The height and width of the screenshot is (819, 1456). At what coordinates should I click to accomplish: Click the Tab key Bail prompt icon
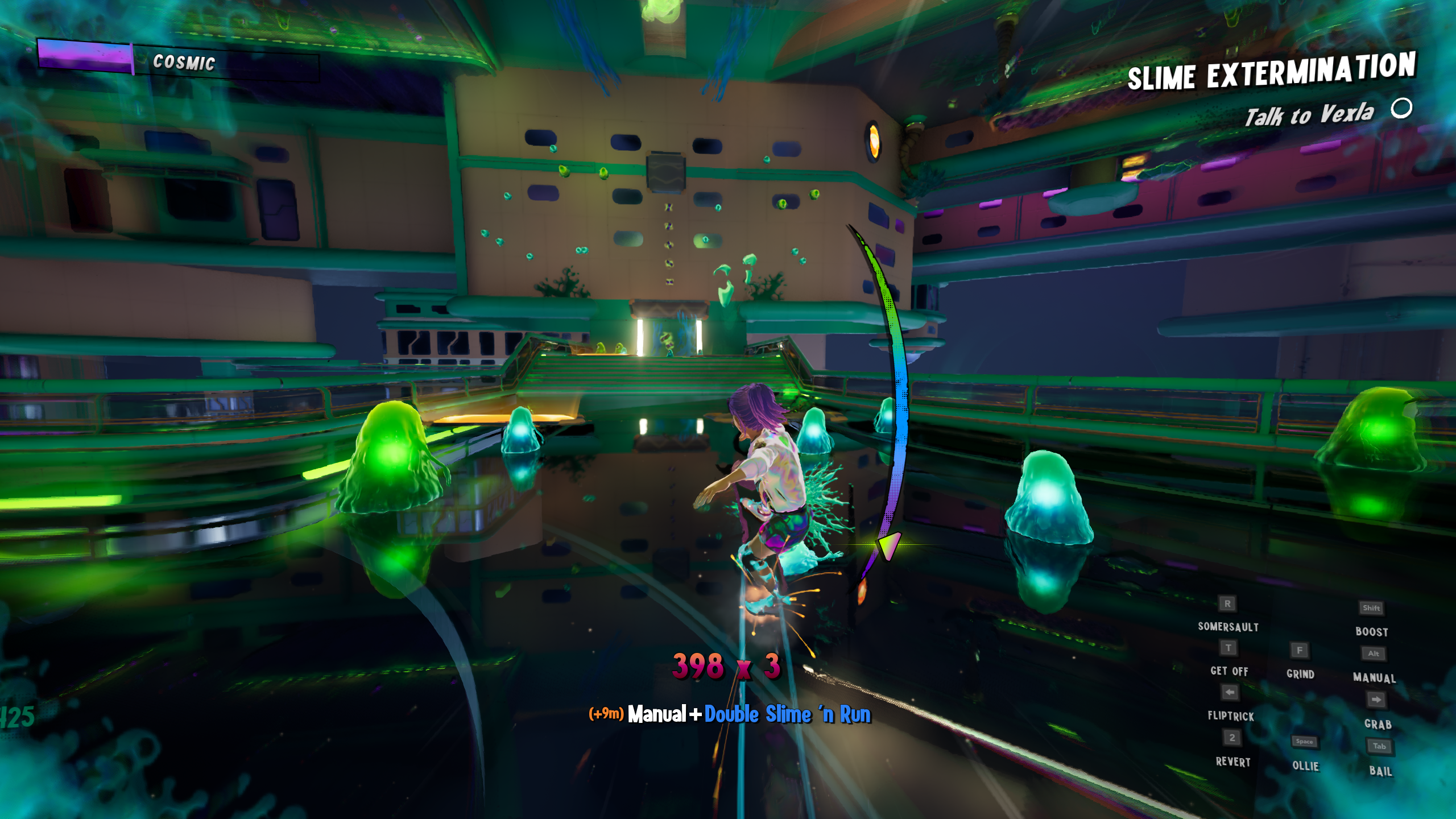click(1379, 746)
